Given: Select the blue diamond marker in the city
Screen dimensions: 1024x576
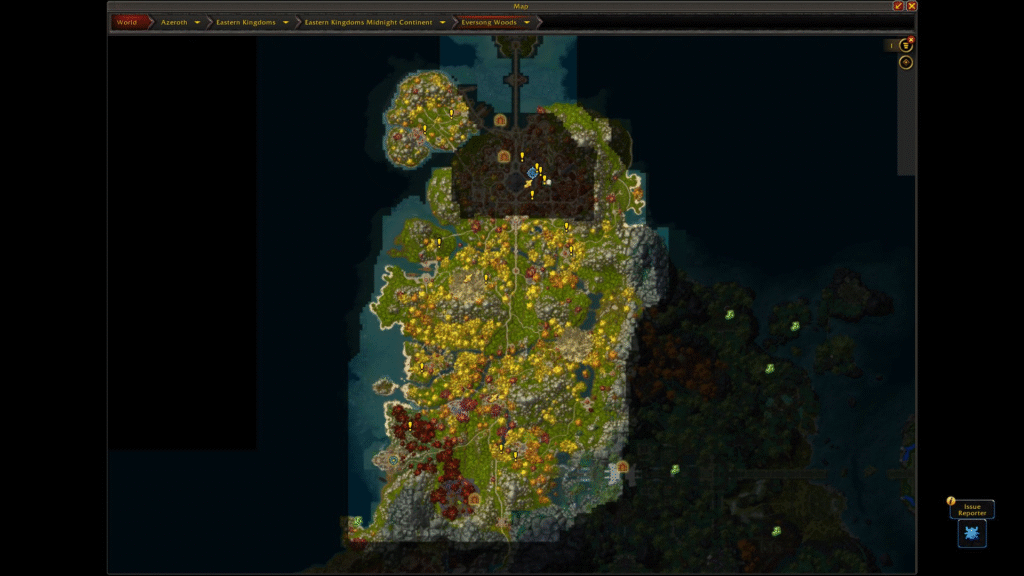Looking at the screenshot, I should pyautogui.click(x=532, y=173).
